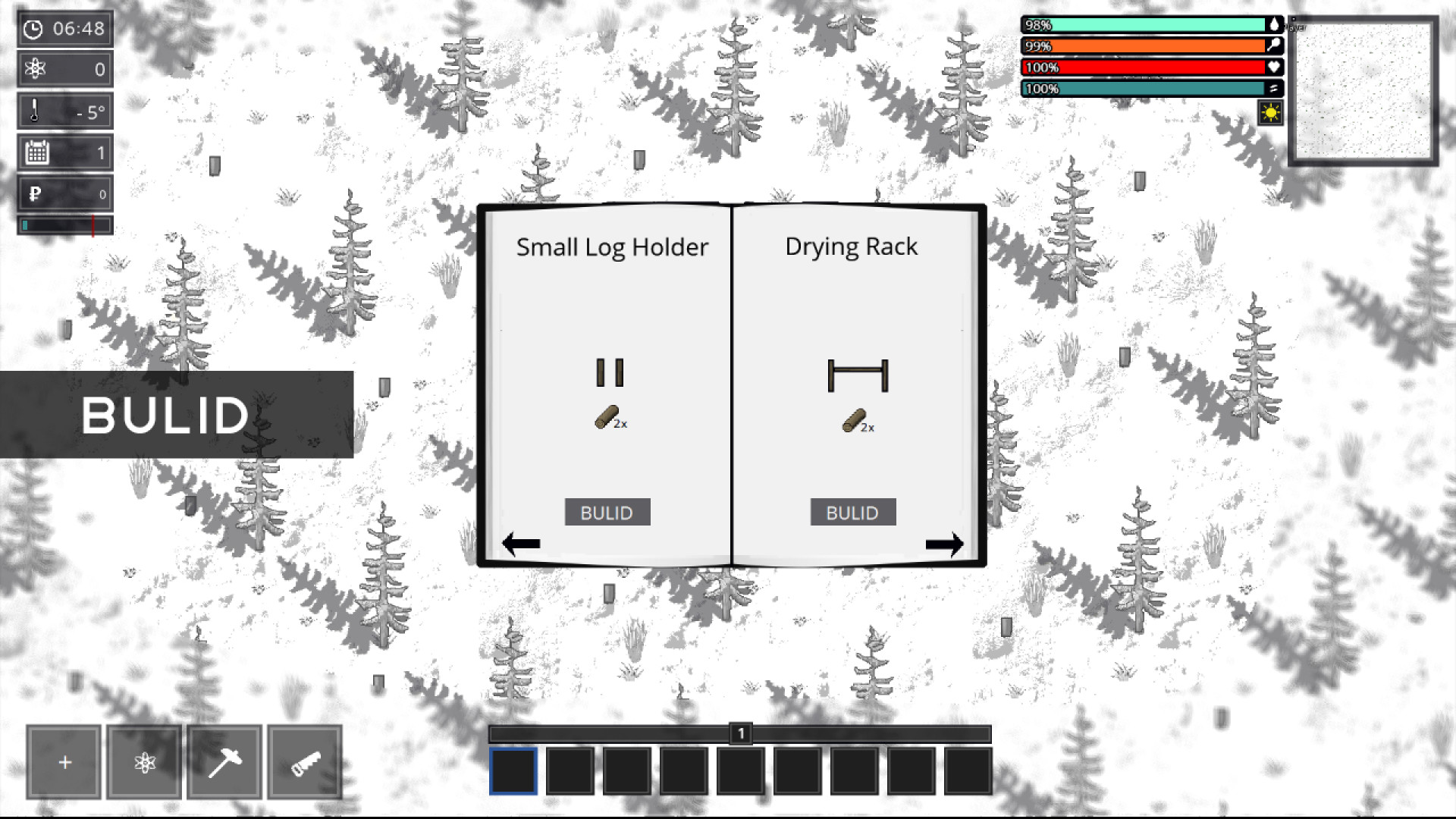Screen dimensions: 1456x819
Task: Click the minimap in the top-right corner
Action: 1365,91
